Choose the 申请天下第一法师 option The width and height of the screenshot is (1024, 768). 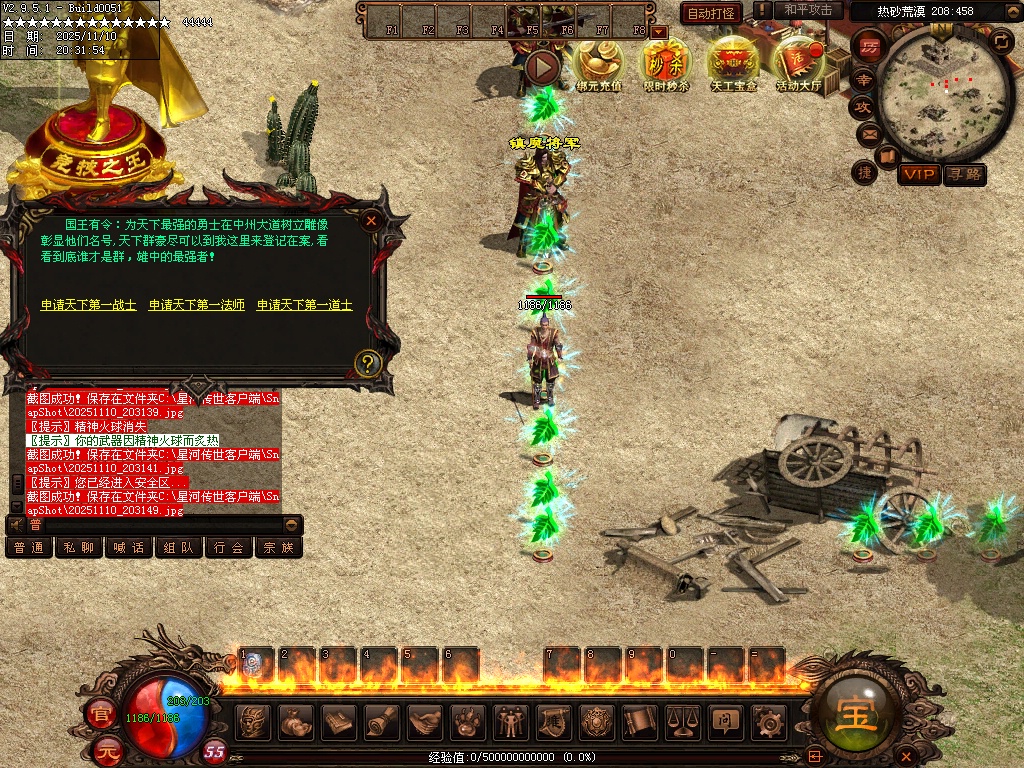(197, 305)
